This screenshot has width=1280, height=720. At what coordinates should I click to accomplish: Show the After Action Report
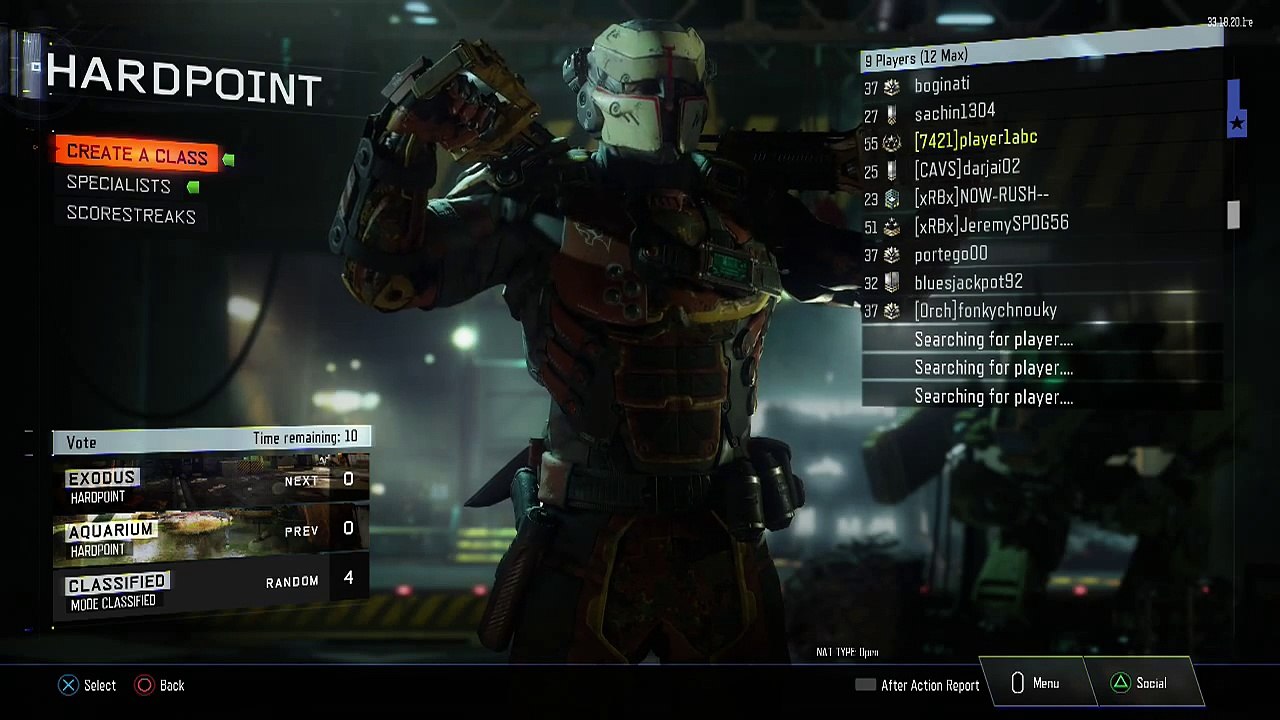point(918,685)
